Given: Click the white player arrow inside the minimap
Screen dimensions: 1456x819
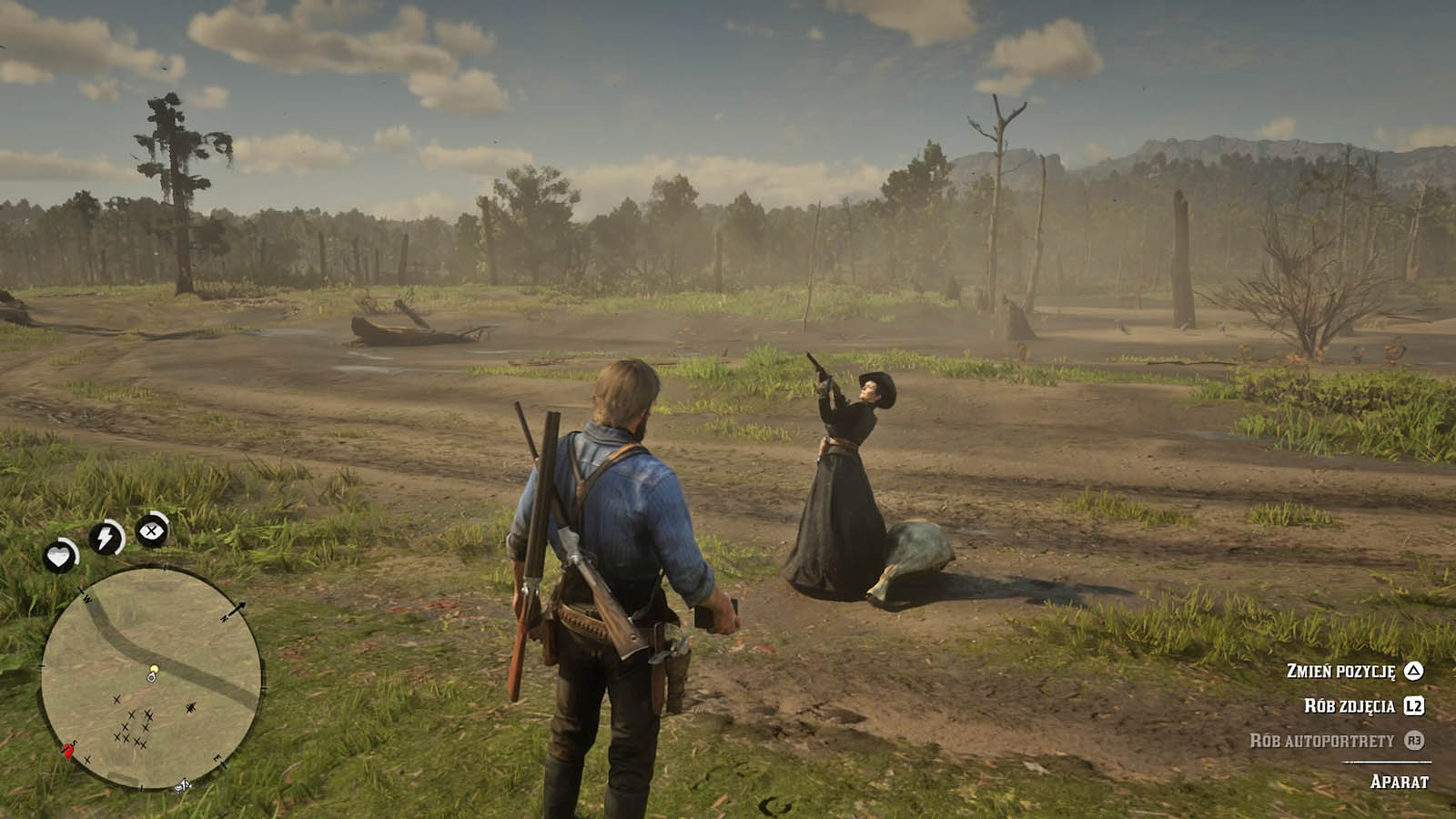Looking at the screenshot, I should [151, 675].
